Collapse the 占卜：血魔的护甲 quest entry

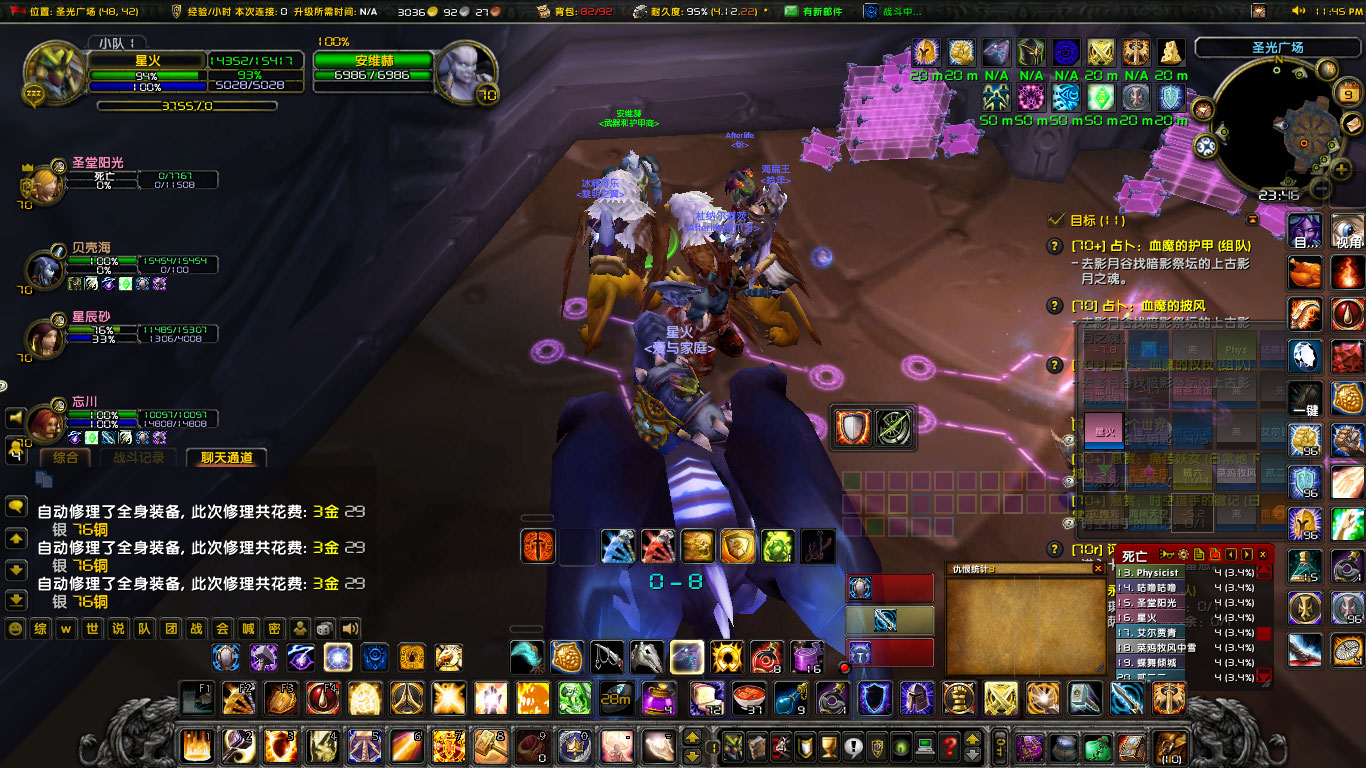click(x=1053, y=245)
